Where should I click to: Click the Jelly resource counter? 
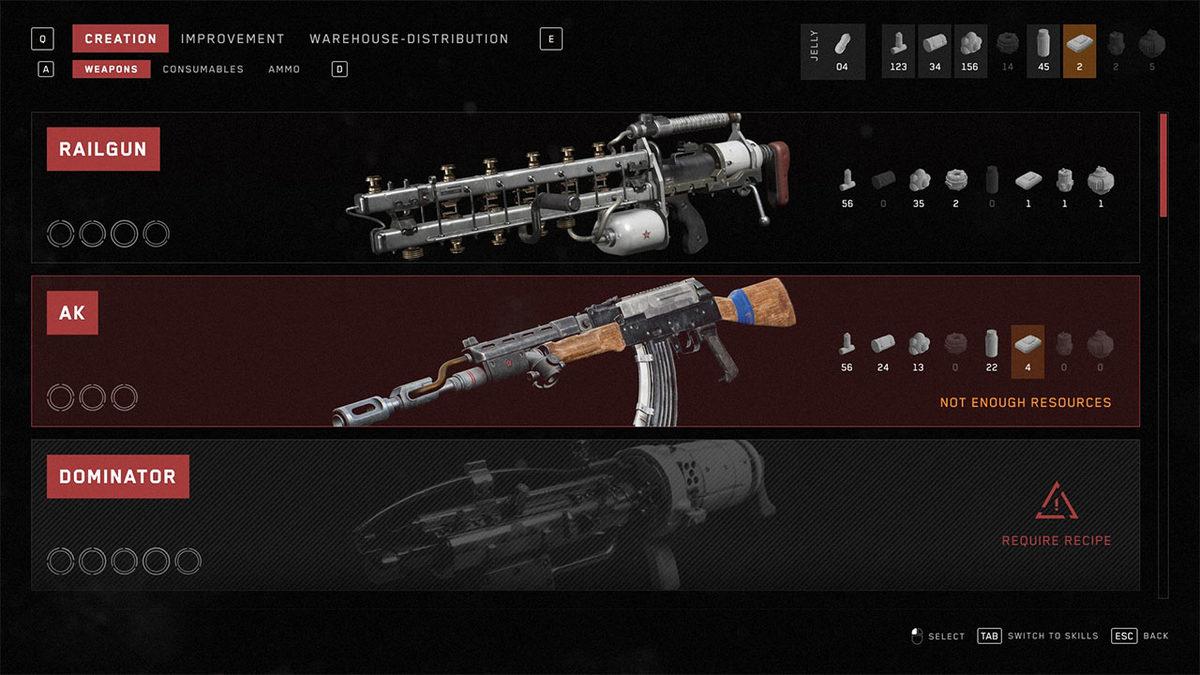(x=832, y=52)
